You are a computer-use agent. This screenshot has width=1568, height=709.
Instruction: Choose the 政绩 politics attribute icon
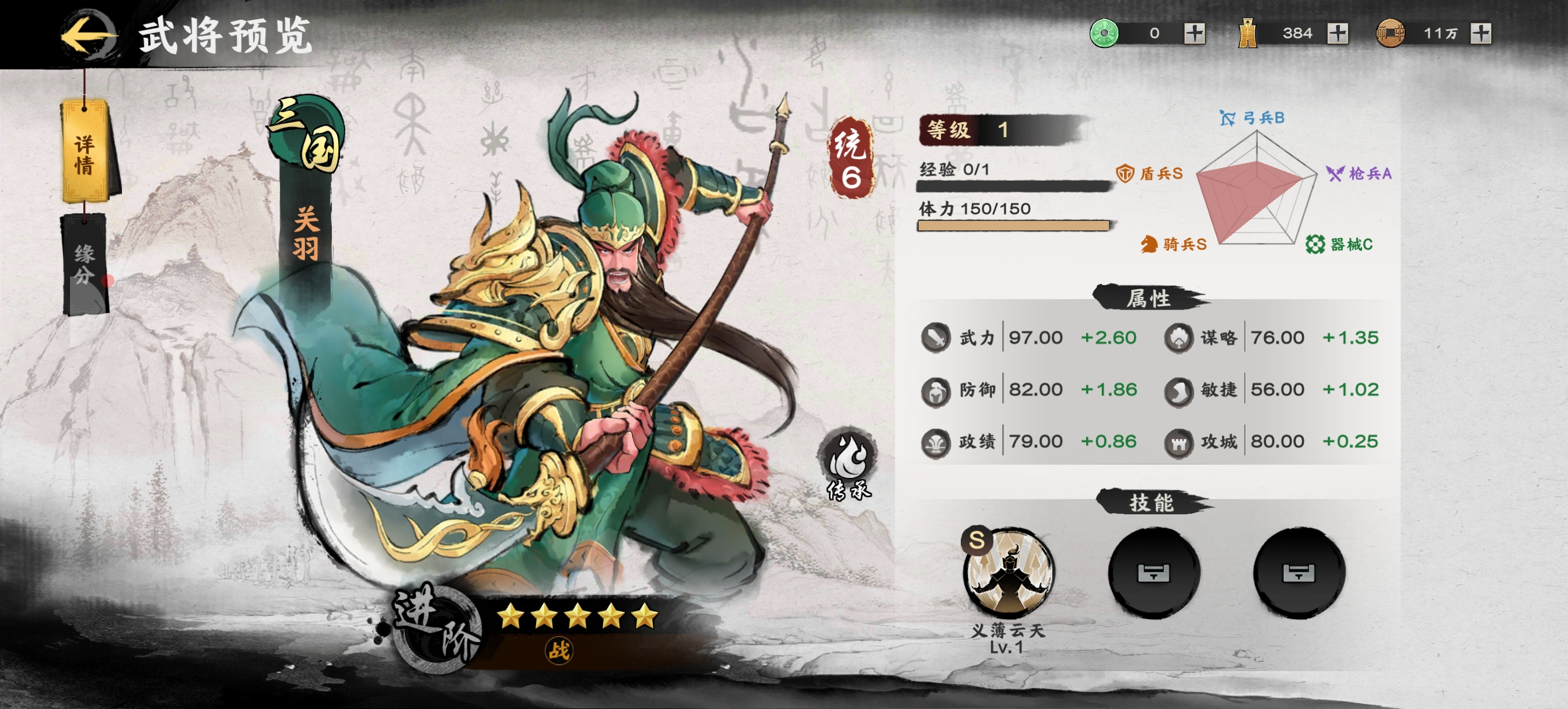coord(936,442)
